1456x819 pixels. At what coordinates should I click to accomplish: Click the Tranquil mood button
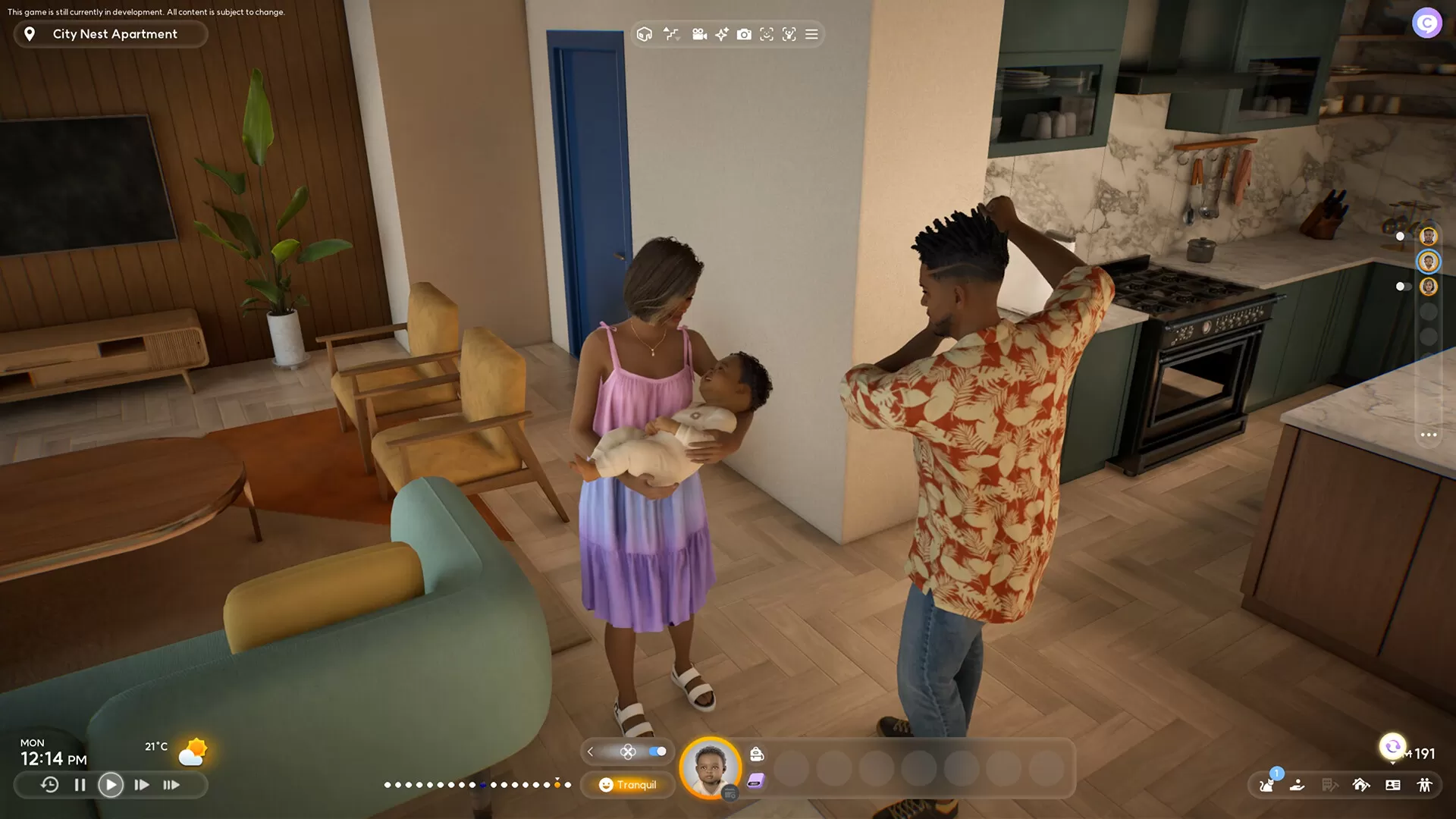628,785
